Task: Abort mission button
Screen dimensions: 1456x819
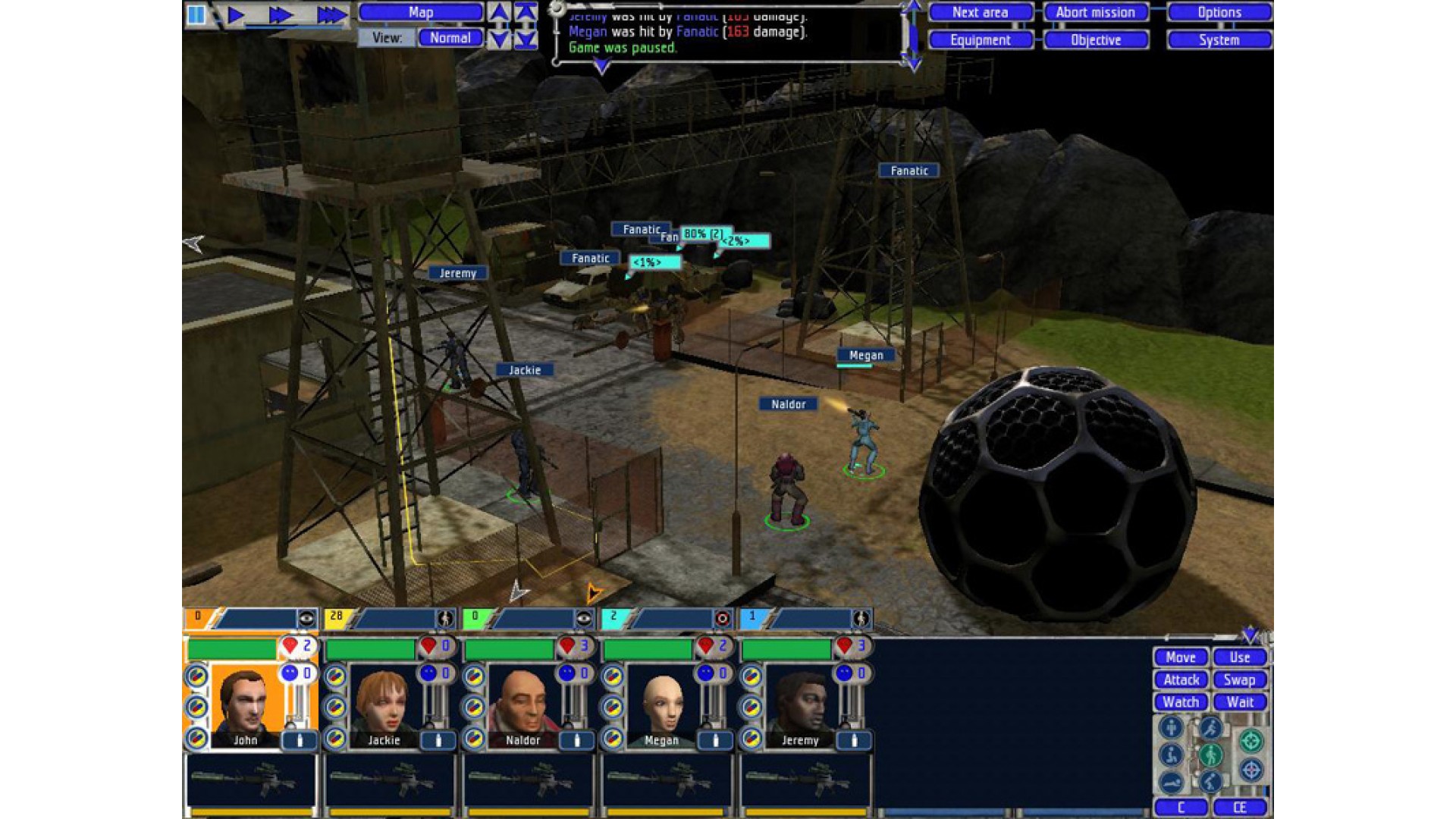Action: click(x=1095, y=12)
